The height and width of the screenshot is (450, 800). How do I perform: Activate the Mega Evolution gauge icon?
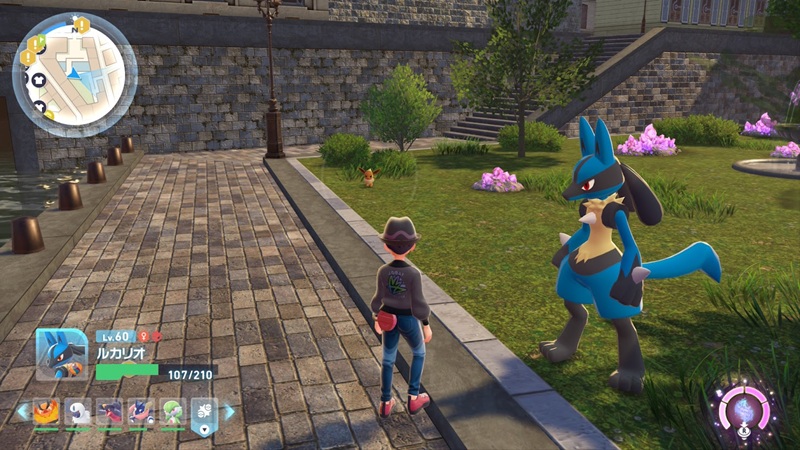click(744, 410)
